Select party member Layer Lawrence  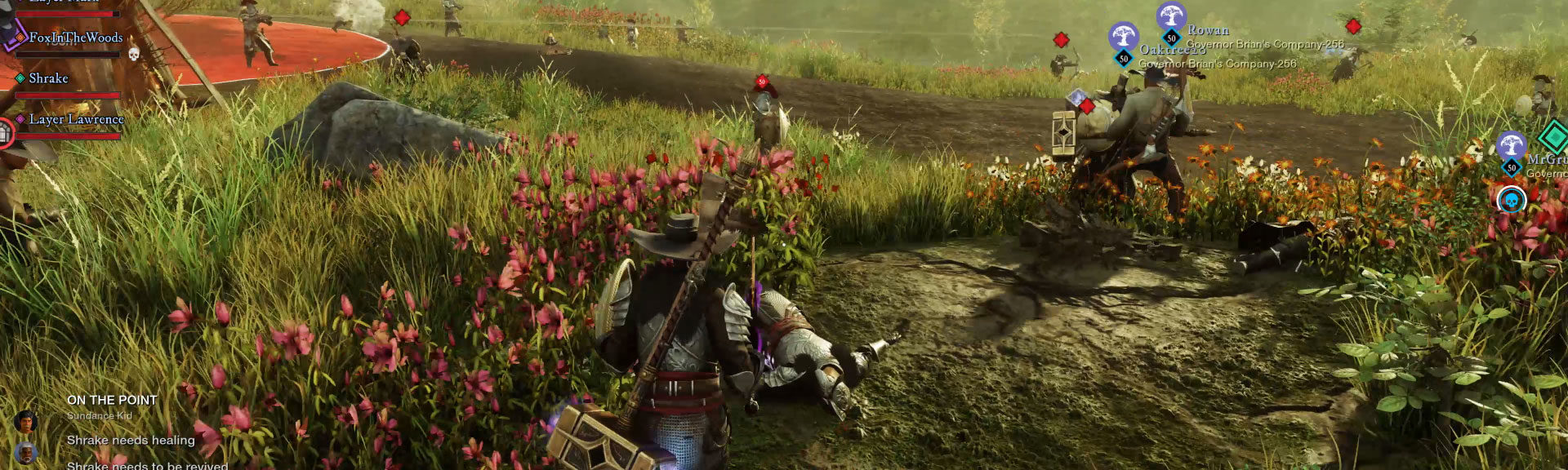point(76,119)
